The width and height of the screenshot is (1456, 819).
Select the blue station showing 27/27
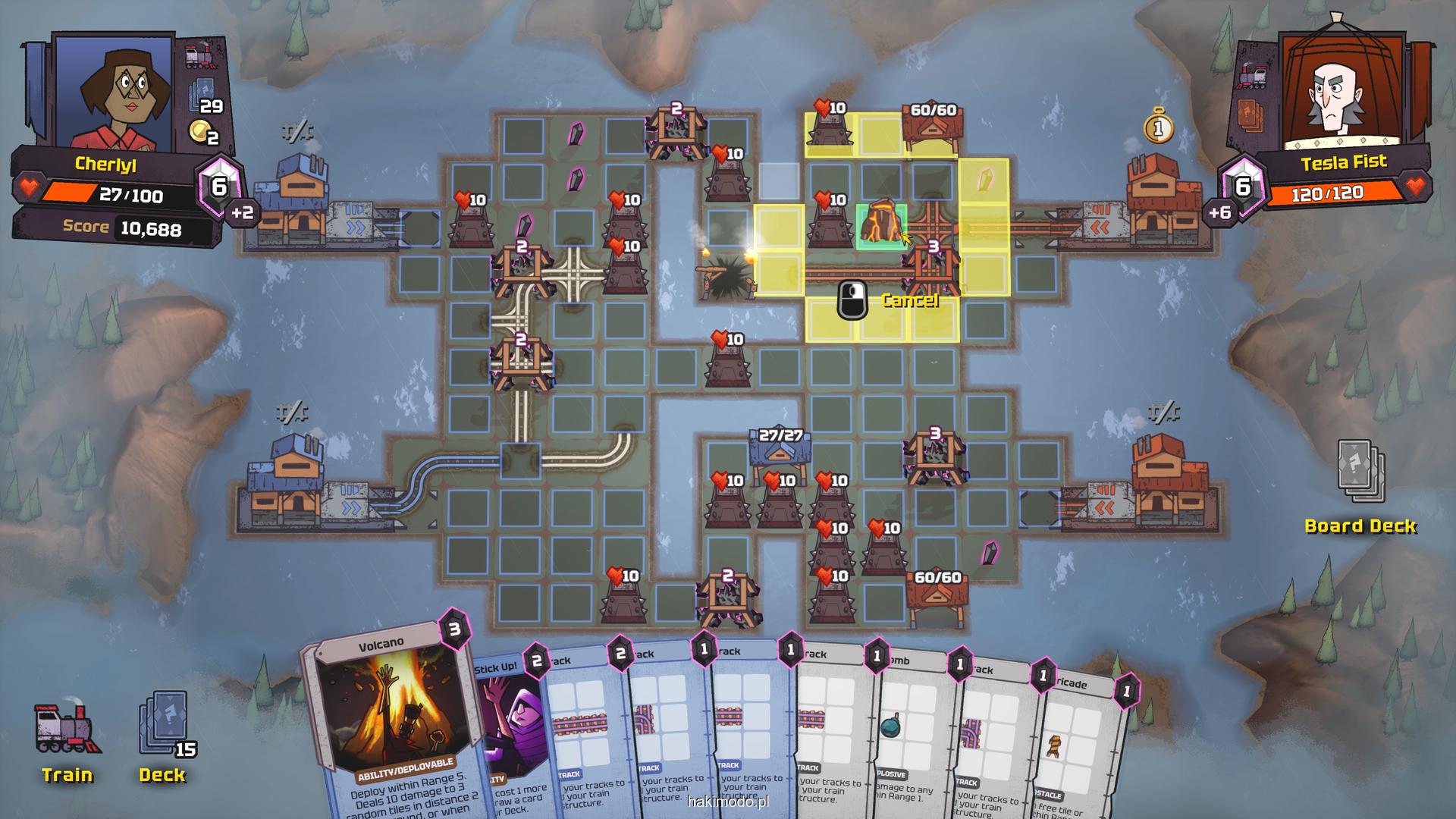coord(780,455)
